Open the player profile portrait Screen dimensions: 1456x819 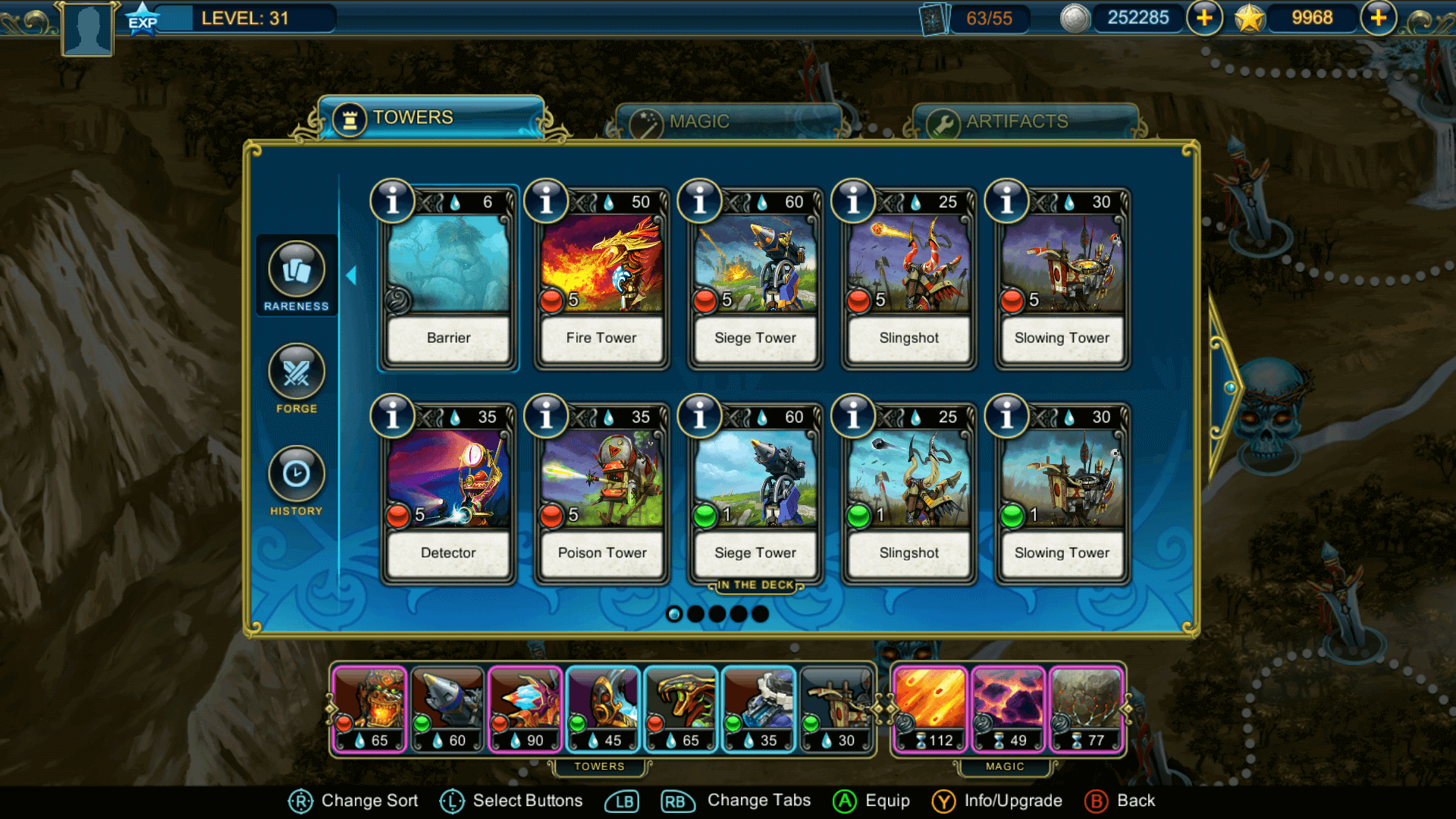click(x=88, y=29)
